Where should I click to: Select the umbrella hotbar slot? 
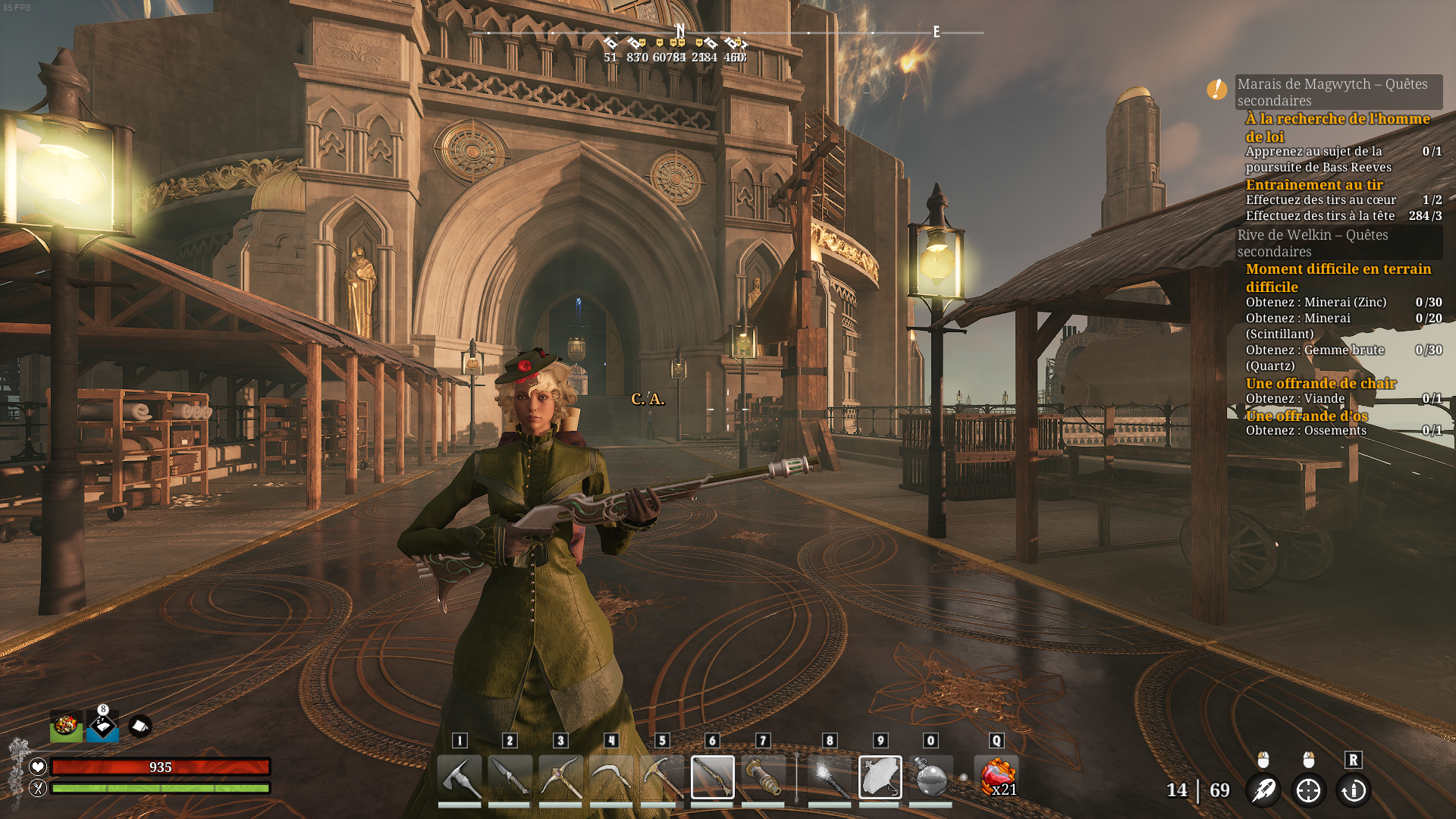coord(880,777)
